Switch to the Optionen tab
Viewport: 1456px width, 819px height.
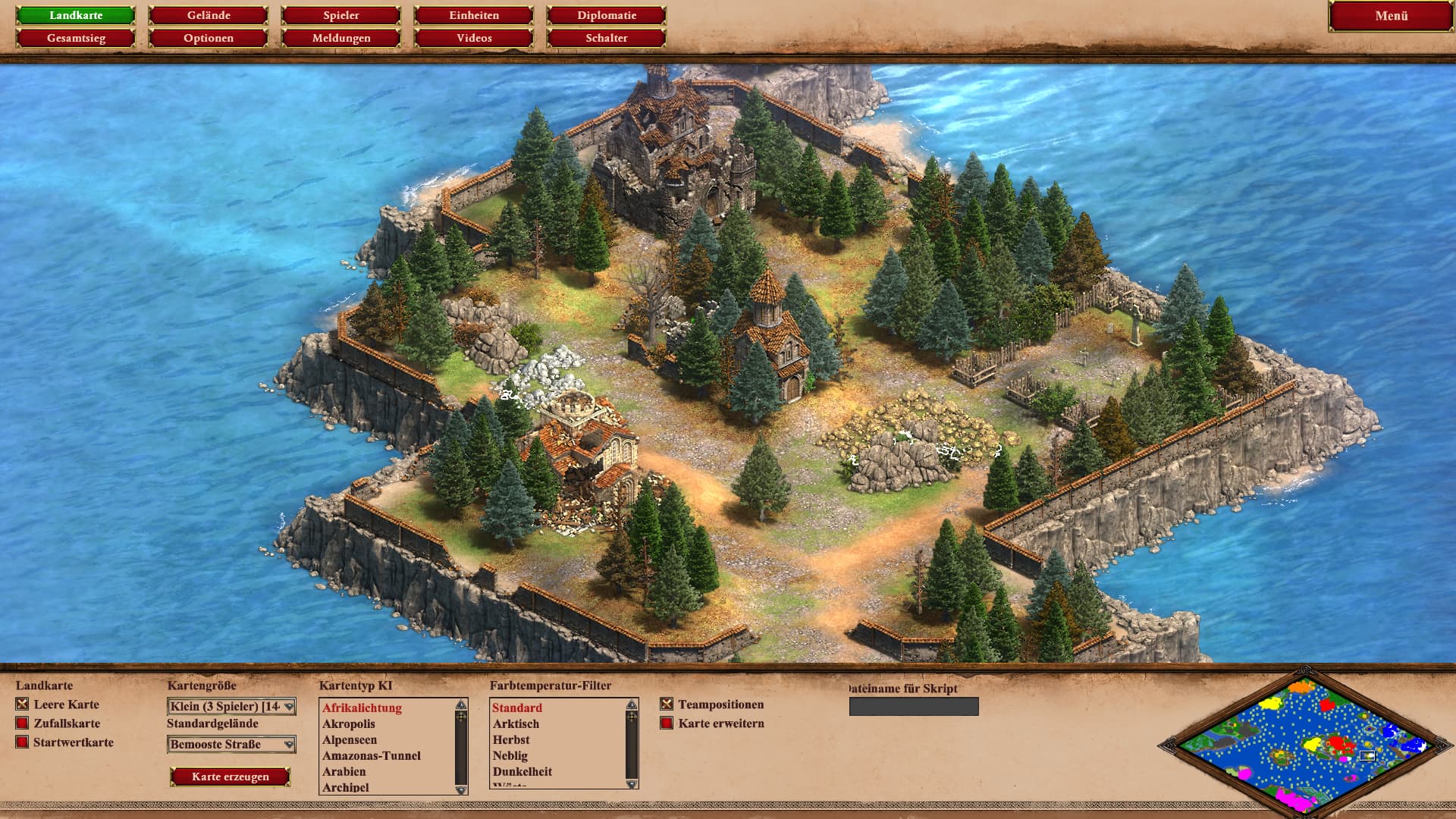[209, 38]
